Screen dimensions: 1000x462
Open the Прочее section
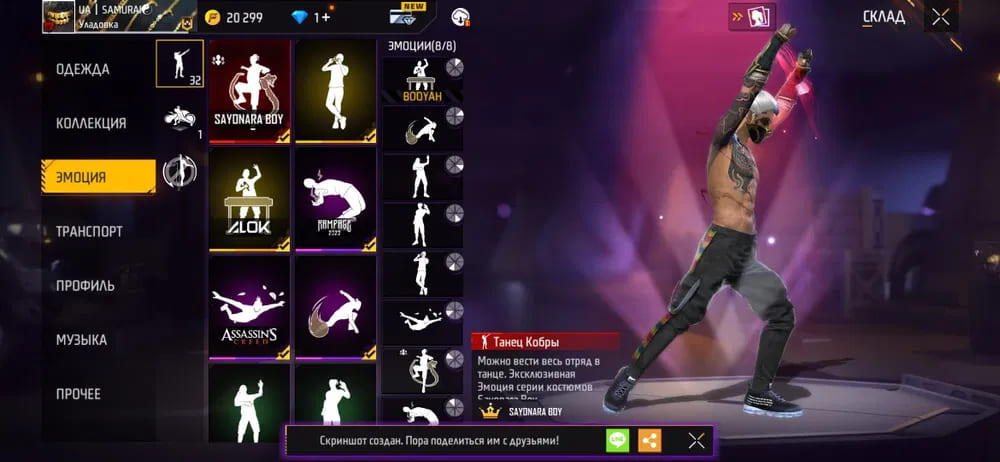point(78,394)
